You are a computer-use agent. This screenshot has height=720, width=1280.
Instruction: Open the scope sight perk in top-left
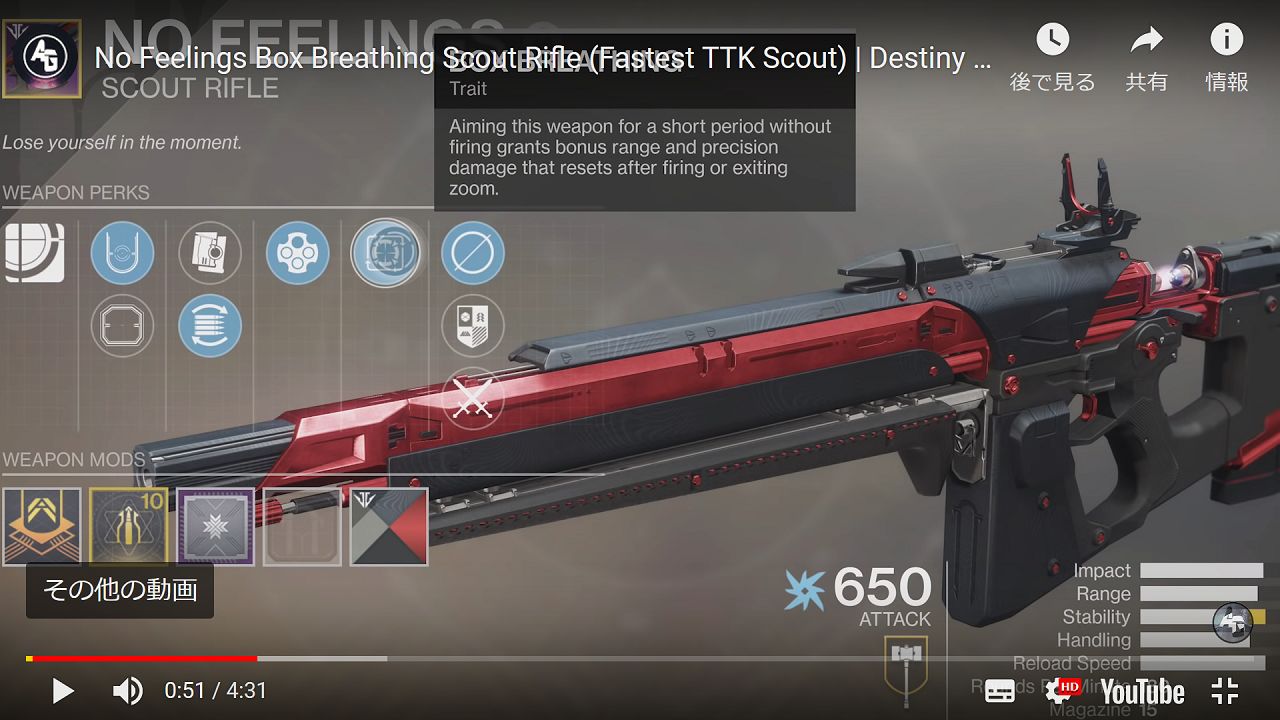pyautogui.click(x=35, y=253)
